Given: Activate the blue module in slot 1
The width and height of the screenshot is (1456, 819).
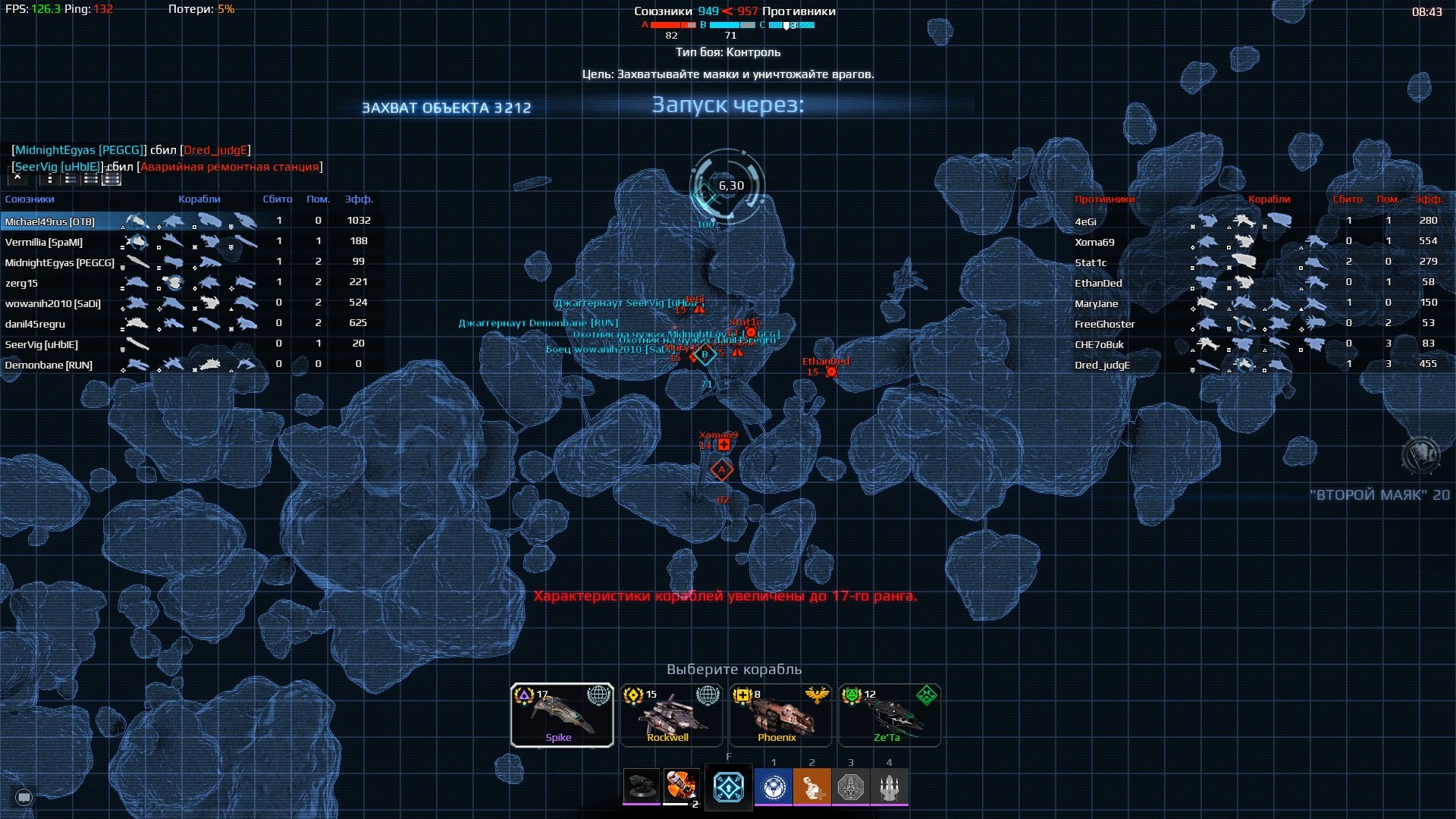Looking at the screenshot, I should pos(773,788).
